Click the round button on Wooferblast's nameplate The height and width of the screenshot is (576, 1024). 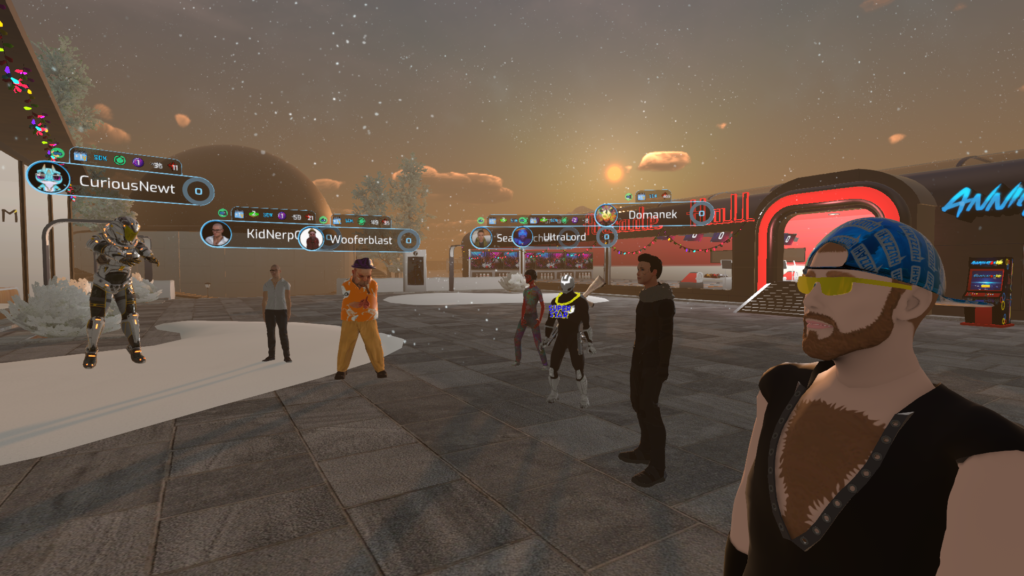pos(408,241)
